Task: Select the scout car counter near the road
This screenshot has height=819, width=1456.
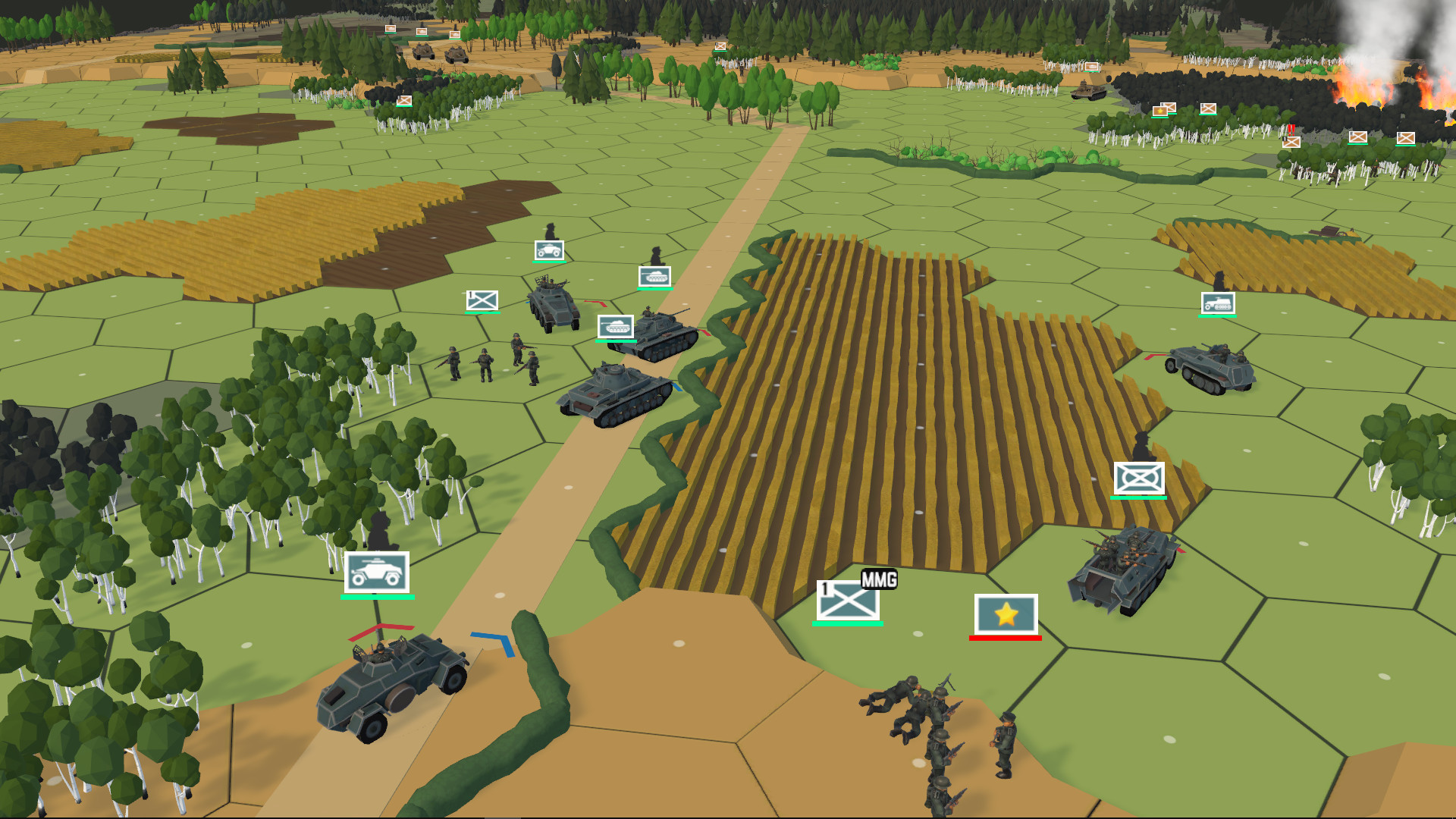Action: [549, 250]
